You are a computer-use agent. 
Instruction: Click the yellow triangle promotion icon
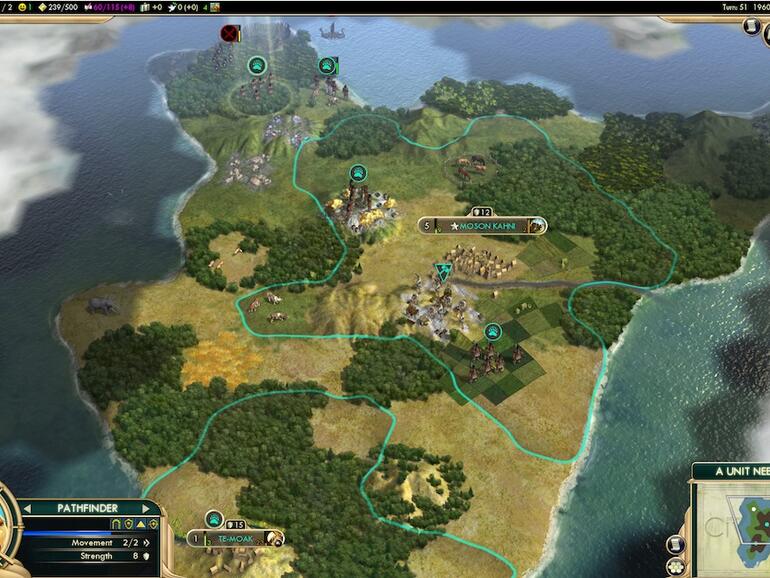[x=140, y=524]
